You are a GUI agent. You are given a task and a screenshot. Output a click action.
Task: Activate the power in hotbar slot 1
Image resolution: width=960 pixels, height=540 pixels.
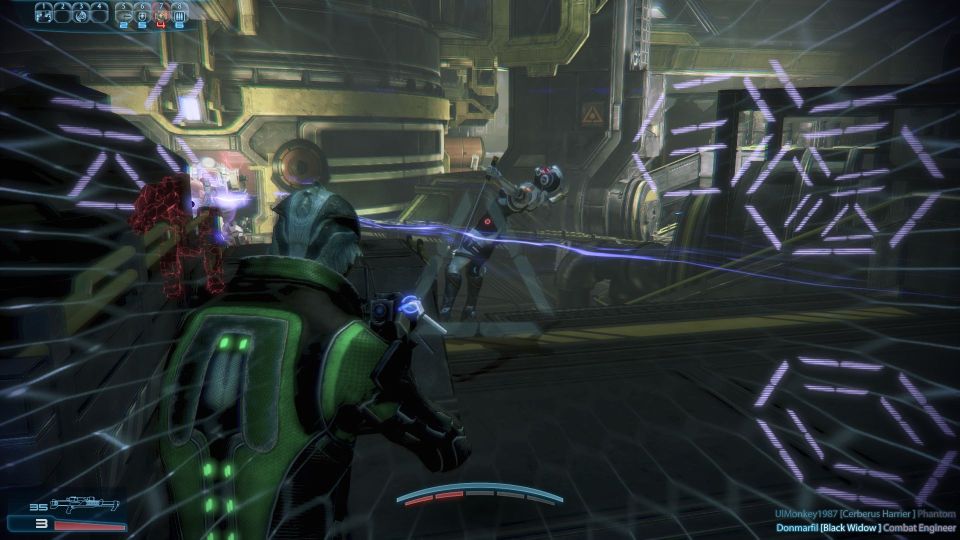pos(45,14)
